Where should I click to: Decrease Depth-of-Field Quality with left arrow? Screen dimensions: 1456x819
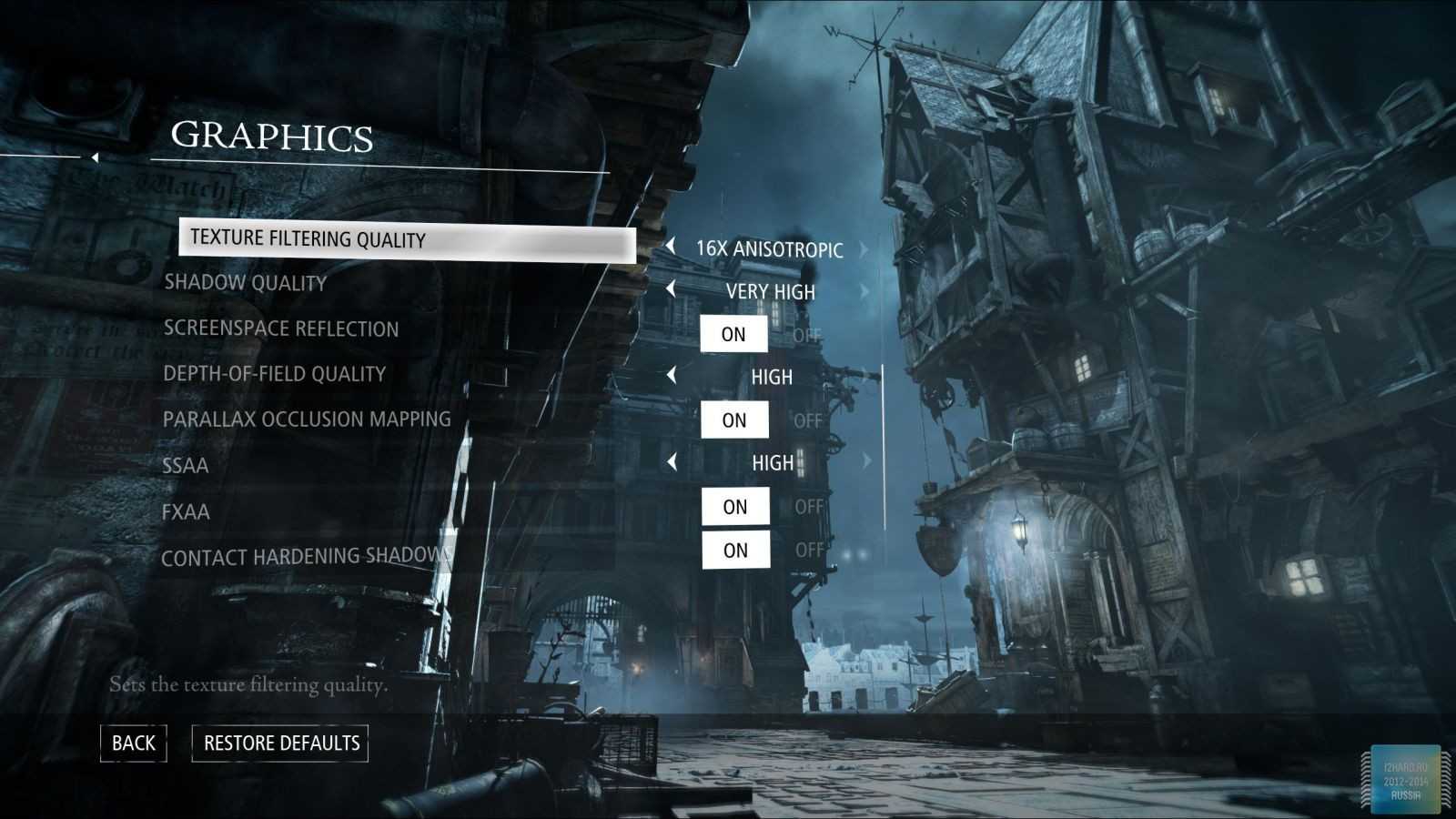tap(672, 375)
